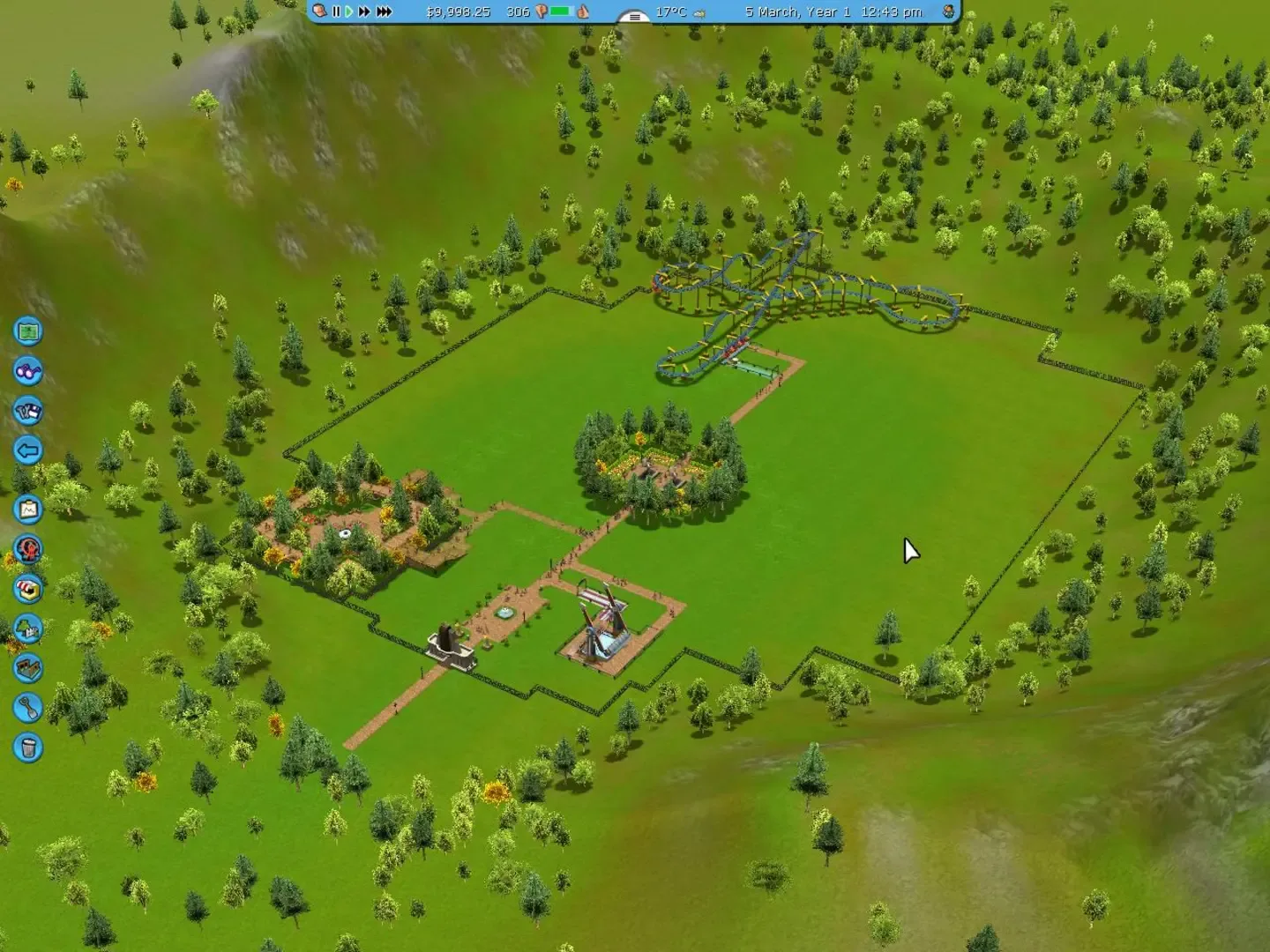Screen dimensions: 1270x952
Task: Open the rides attraction menu
Action: pyautogui.click(x=28, y=548)
